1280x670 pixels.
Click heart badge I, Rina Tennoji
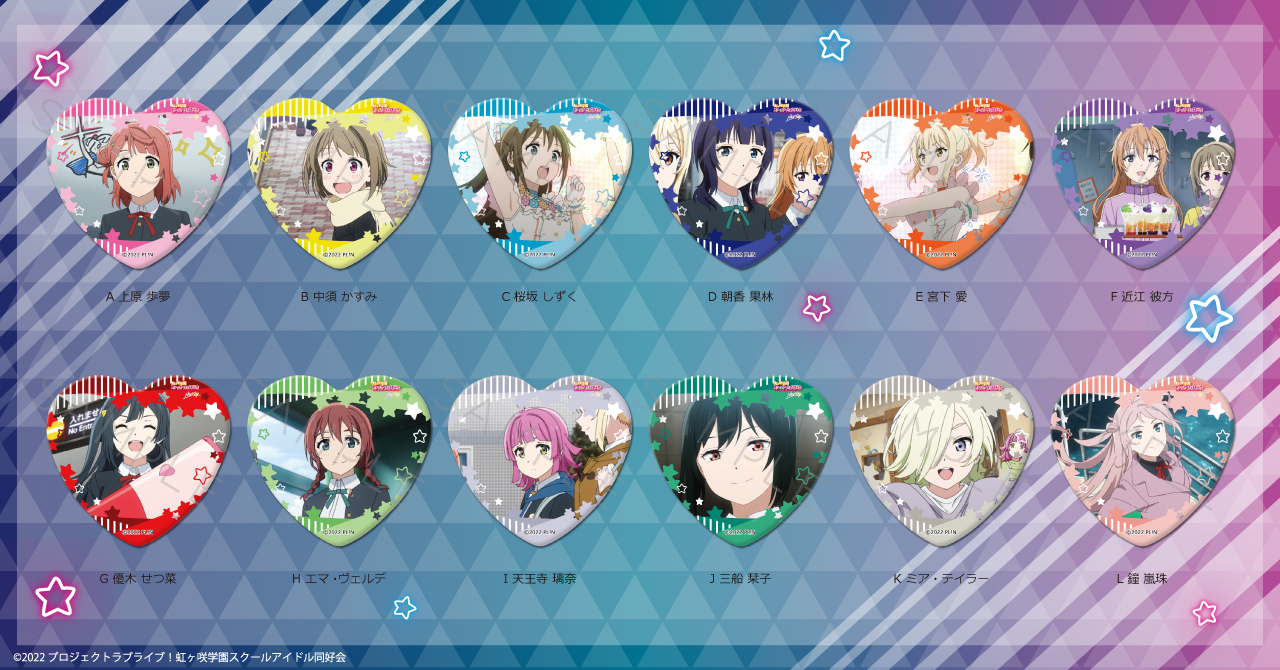[540, 460]
